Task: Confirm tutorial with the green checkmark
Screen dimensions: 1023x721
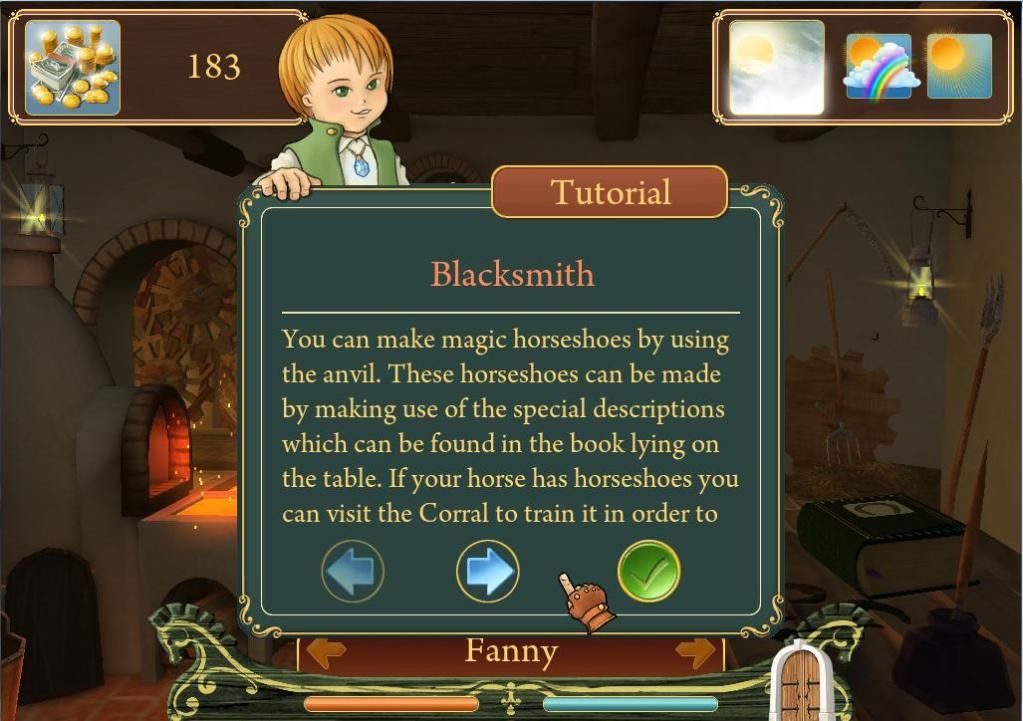Action: (x=649, y=571)
